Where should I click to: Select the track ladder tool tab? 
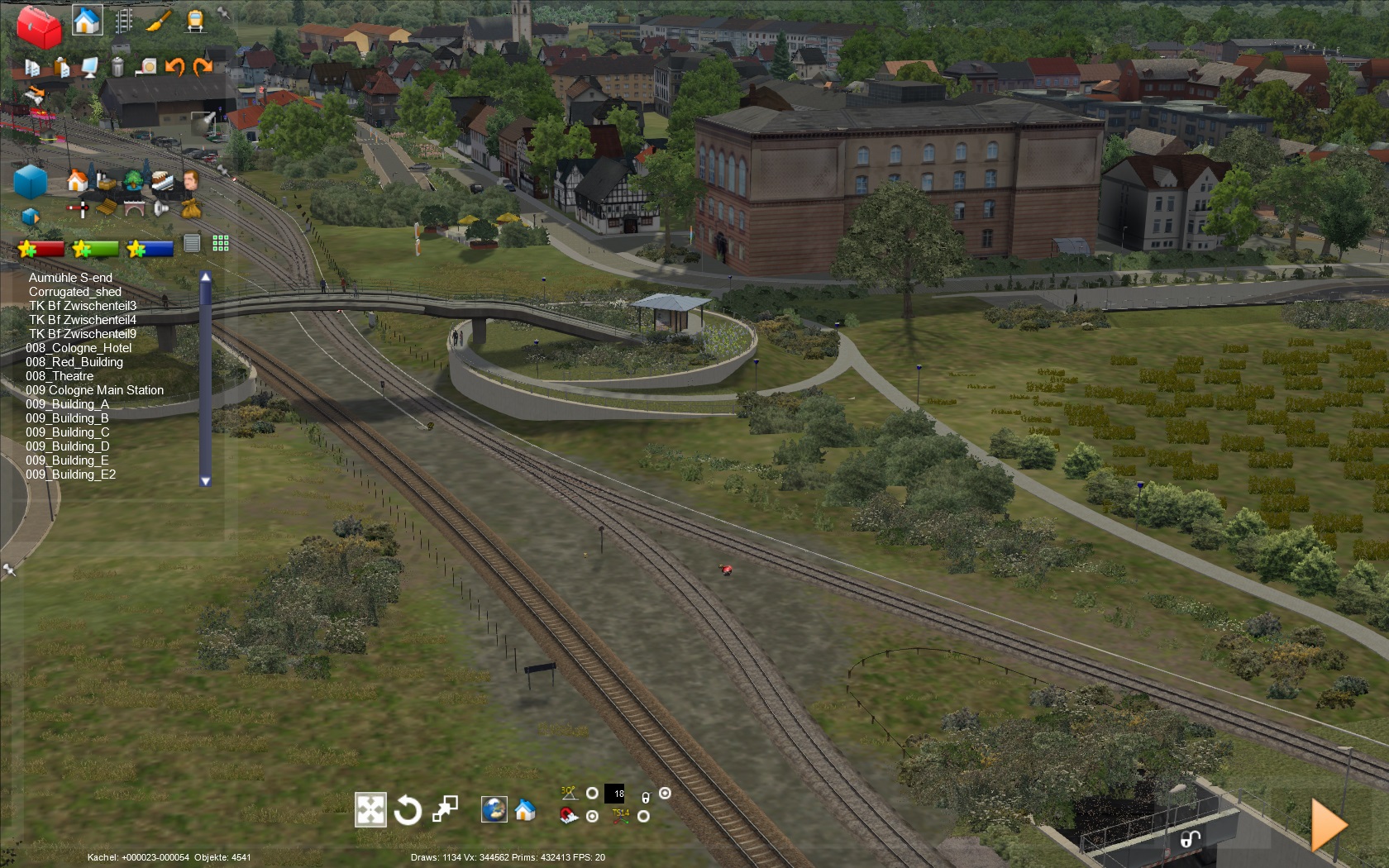(x=124, y=20)
